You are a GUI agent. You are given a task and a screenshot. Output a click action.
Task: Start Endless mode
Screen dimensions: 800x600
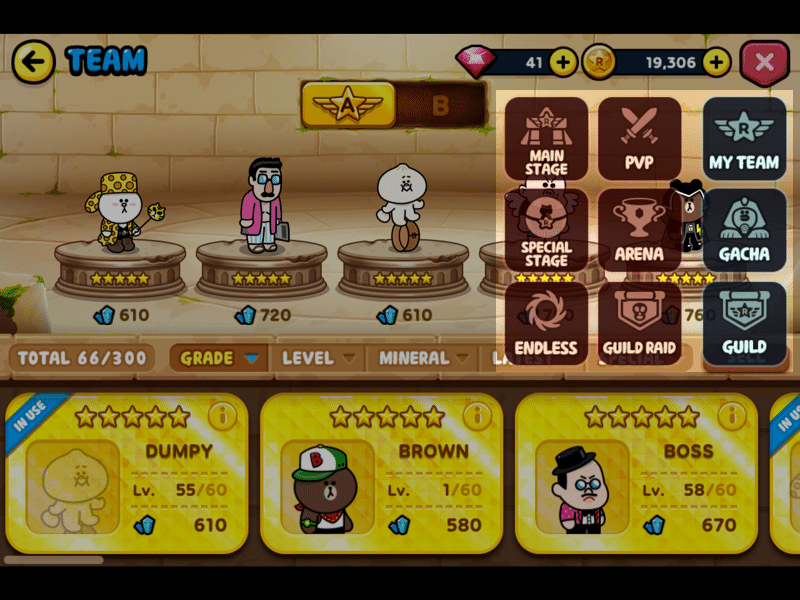(546, 324)
